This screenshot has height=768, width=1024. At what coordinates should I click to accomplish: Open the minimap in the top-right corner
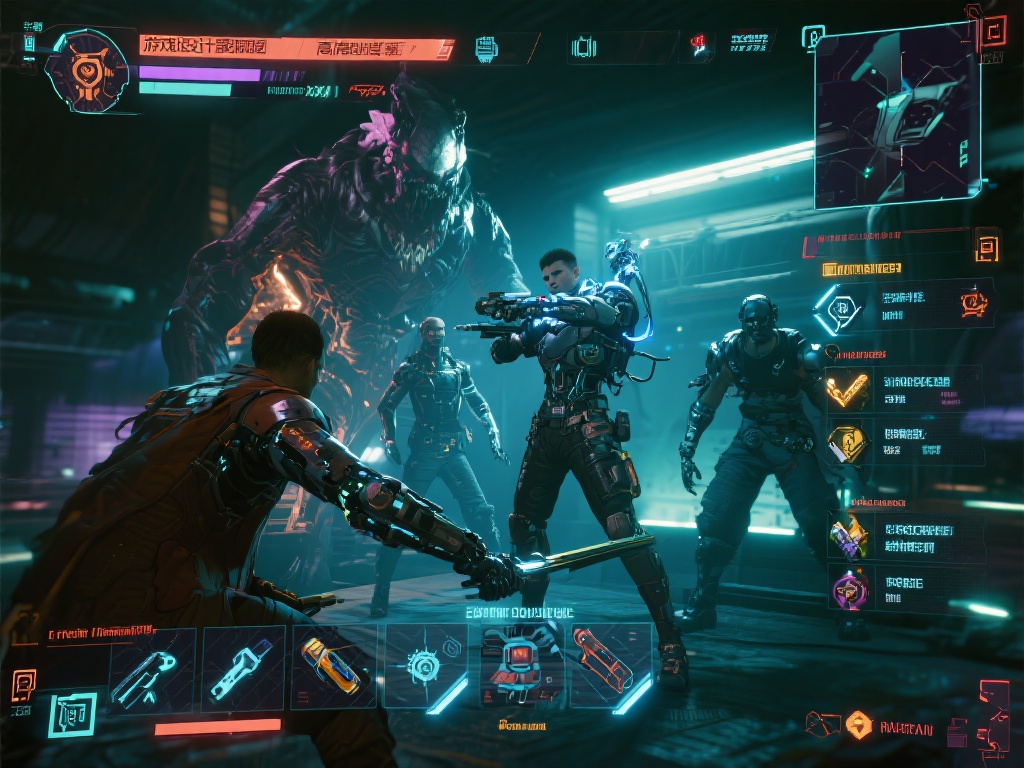click(x=896, y=115)
